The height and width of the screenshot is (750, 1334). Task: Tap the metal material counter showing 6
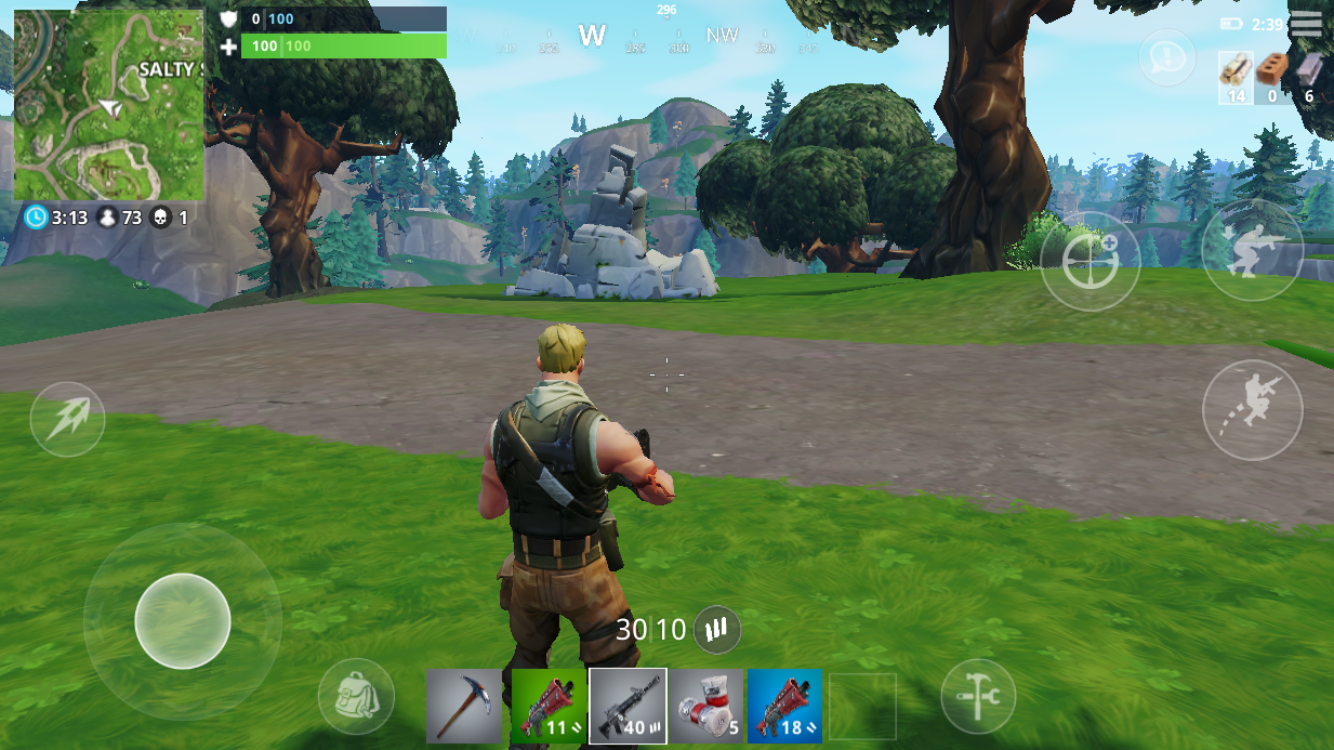tap(1310, 70)
